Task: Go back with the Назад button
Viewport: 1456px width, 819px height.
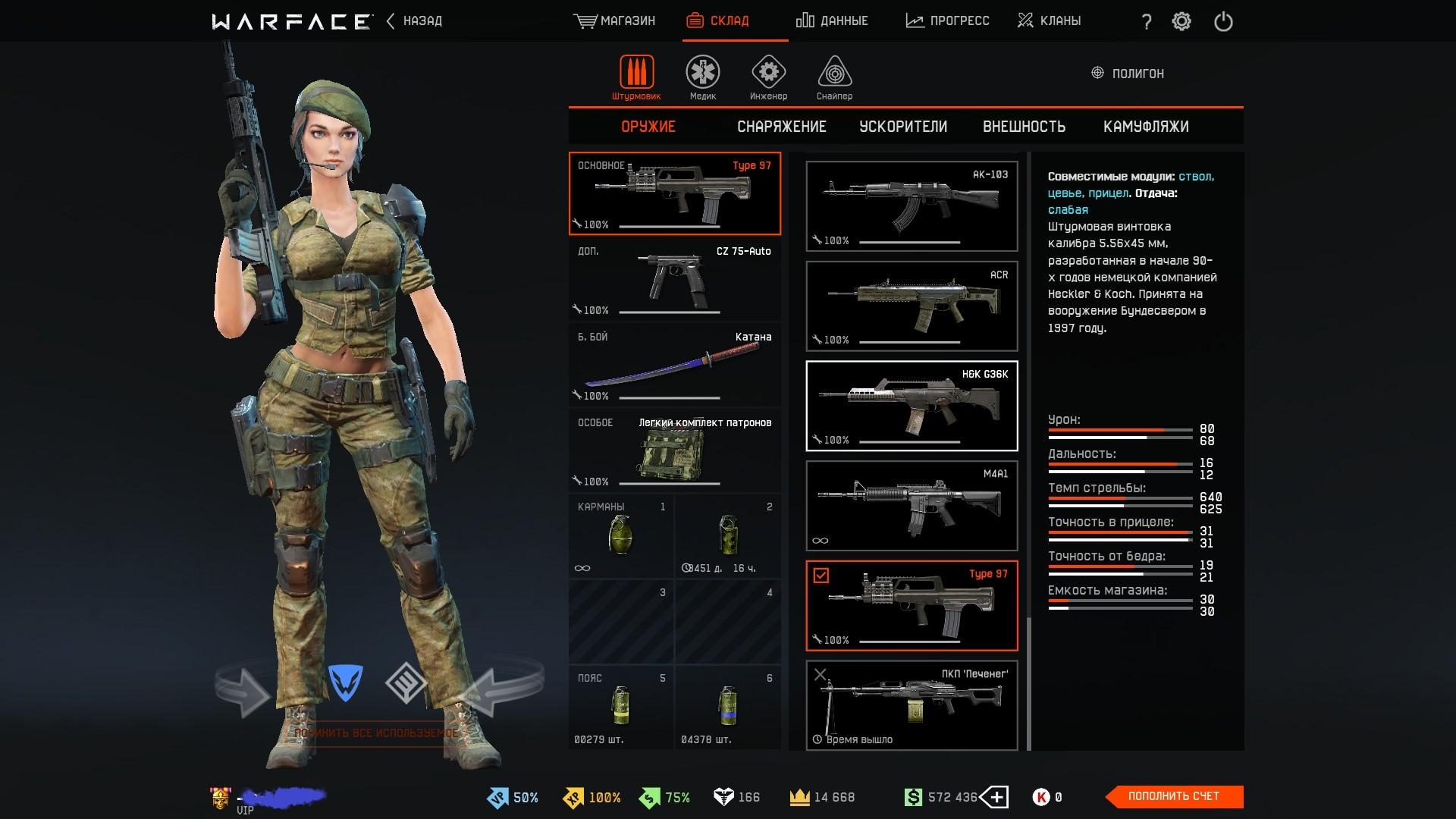Action: coord(414,21)
